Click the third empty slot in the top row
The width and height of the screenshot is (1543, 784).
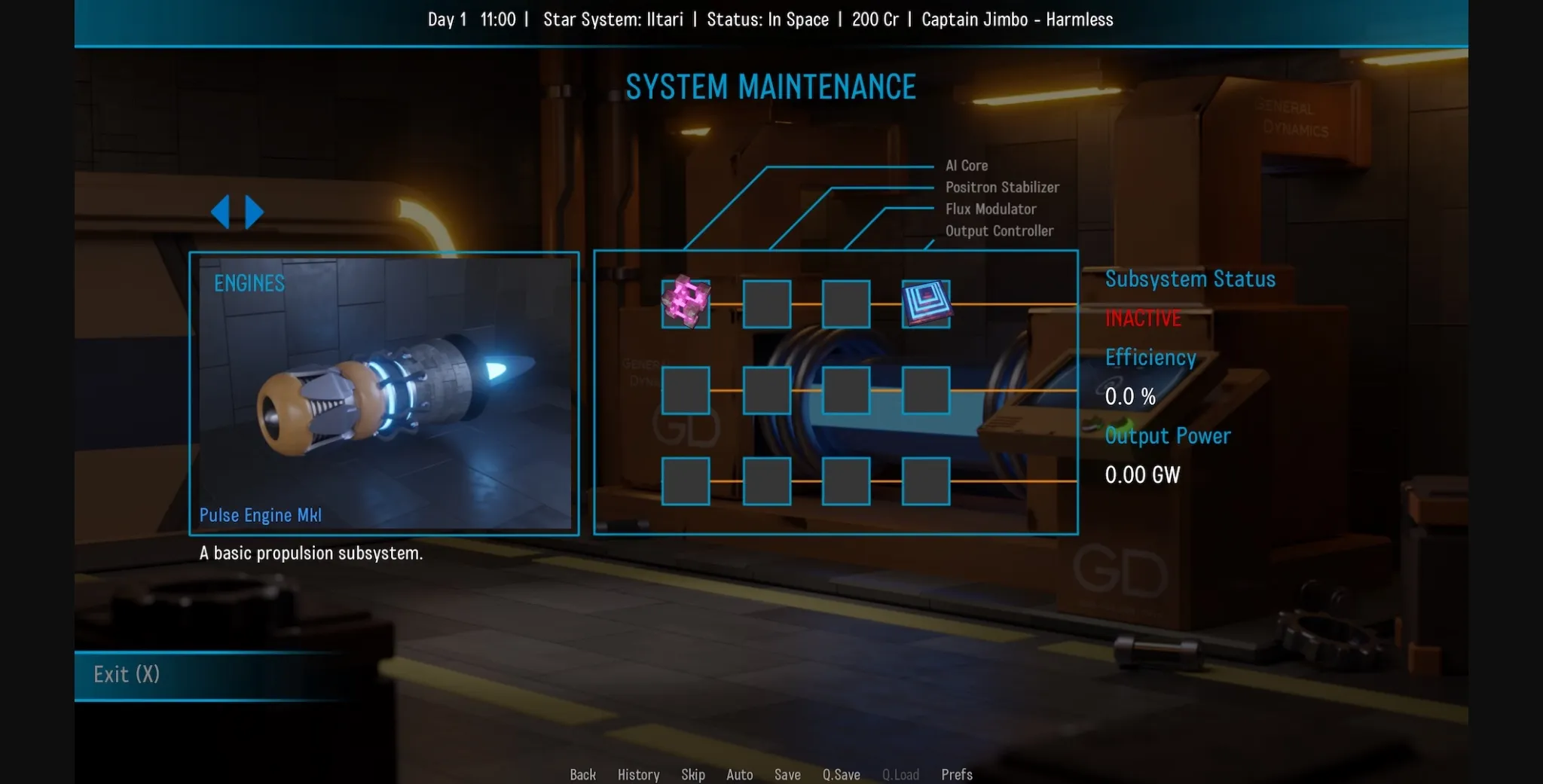click(x=845, y=304)
